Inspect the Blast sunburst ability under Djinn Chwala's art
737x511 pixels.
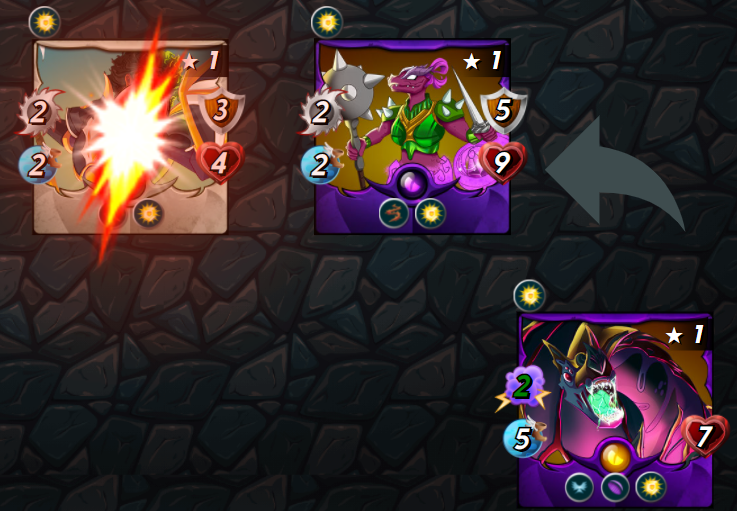430,214
